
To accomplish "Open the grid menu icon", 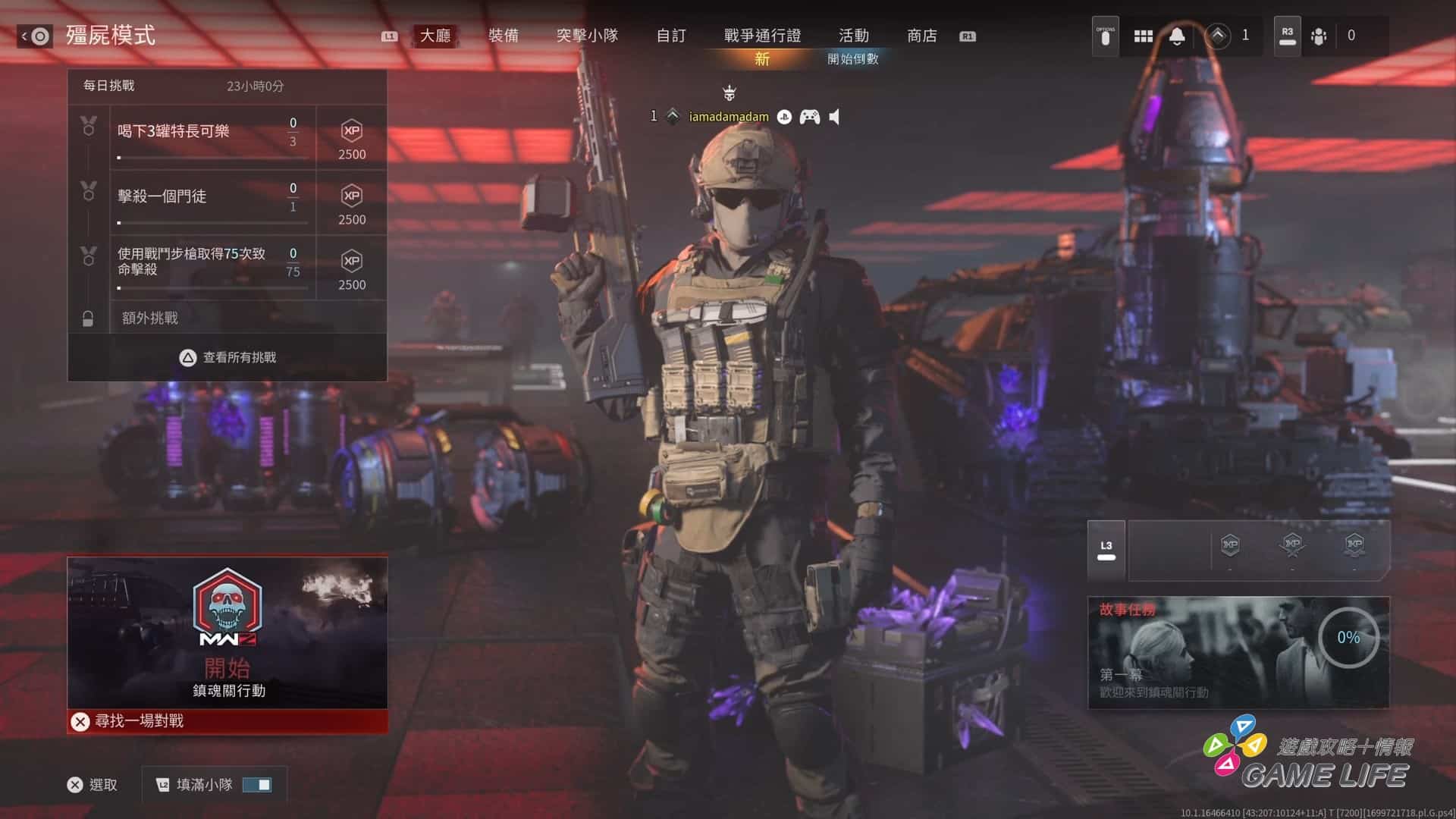I will (x=1144, y=36).
